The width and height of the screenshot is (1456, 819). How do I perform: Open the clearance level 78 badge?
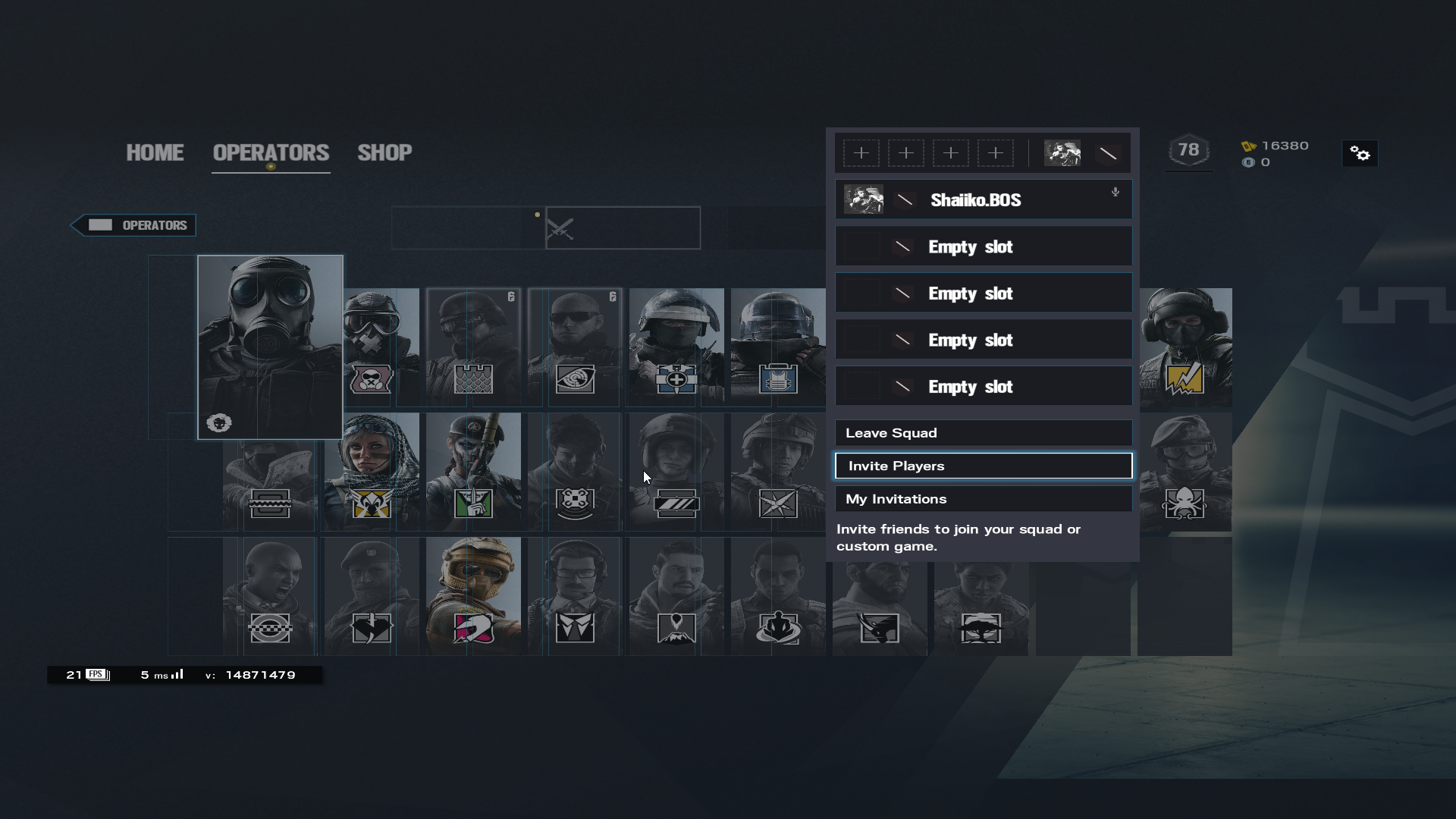(x=1188, y=150)
